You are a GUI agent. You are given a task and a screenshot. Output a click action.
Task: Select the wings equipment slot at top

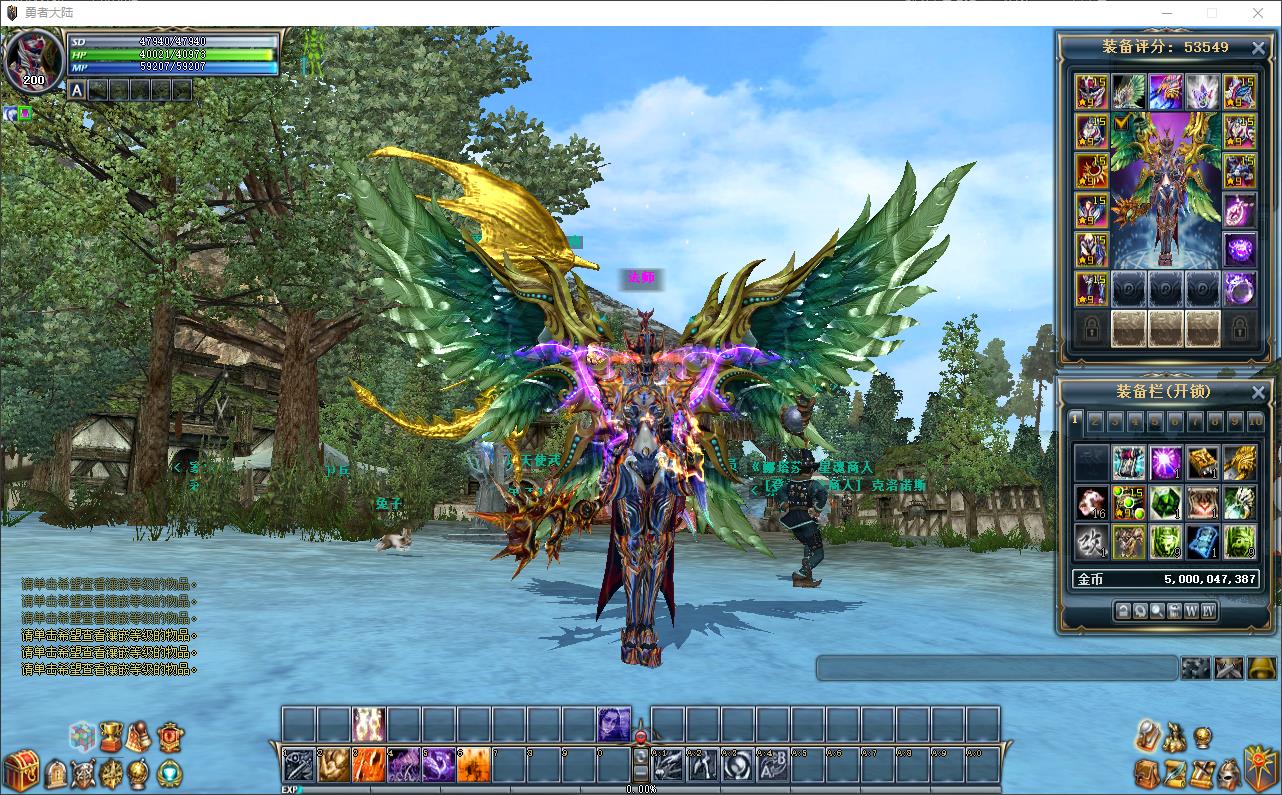pyautogui.click(x=1129, y=91)
